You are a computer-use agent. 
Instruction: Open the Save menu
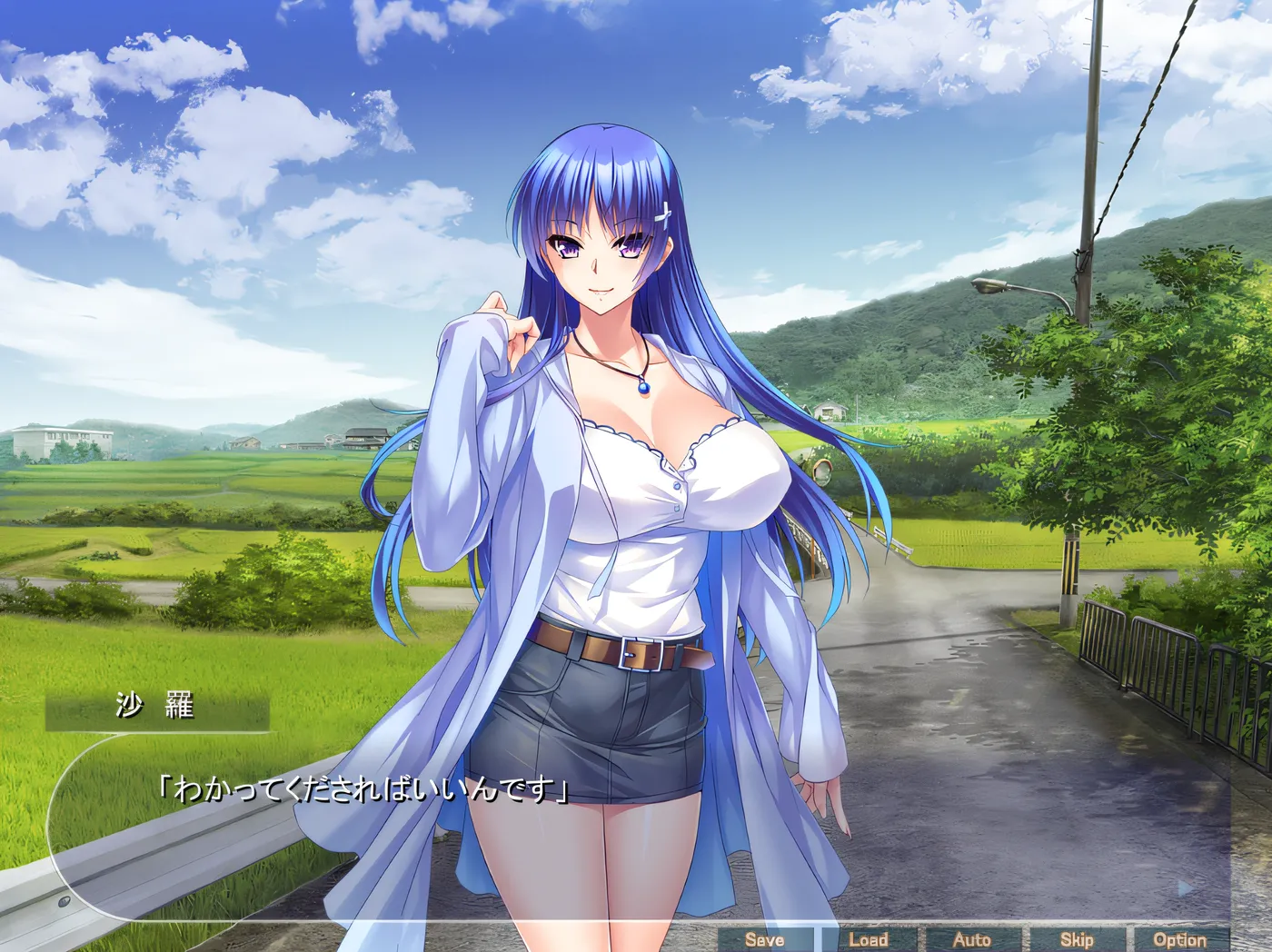(765, 940)
